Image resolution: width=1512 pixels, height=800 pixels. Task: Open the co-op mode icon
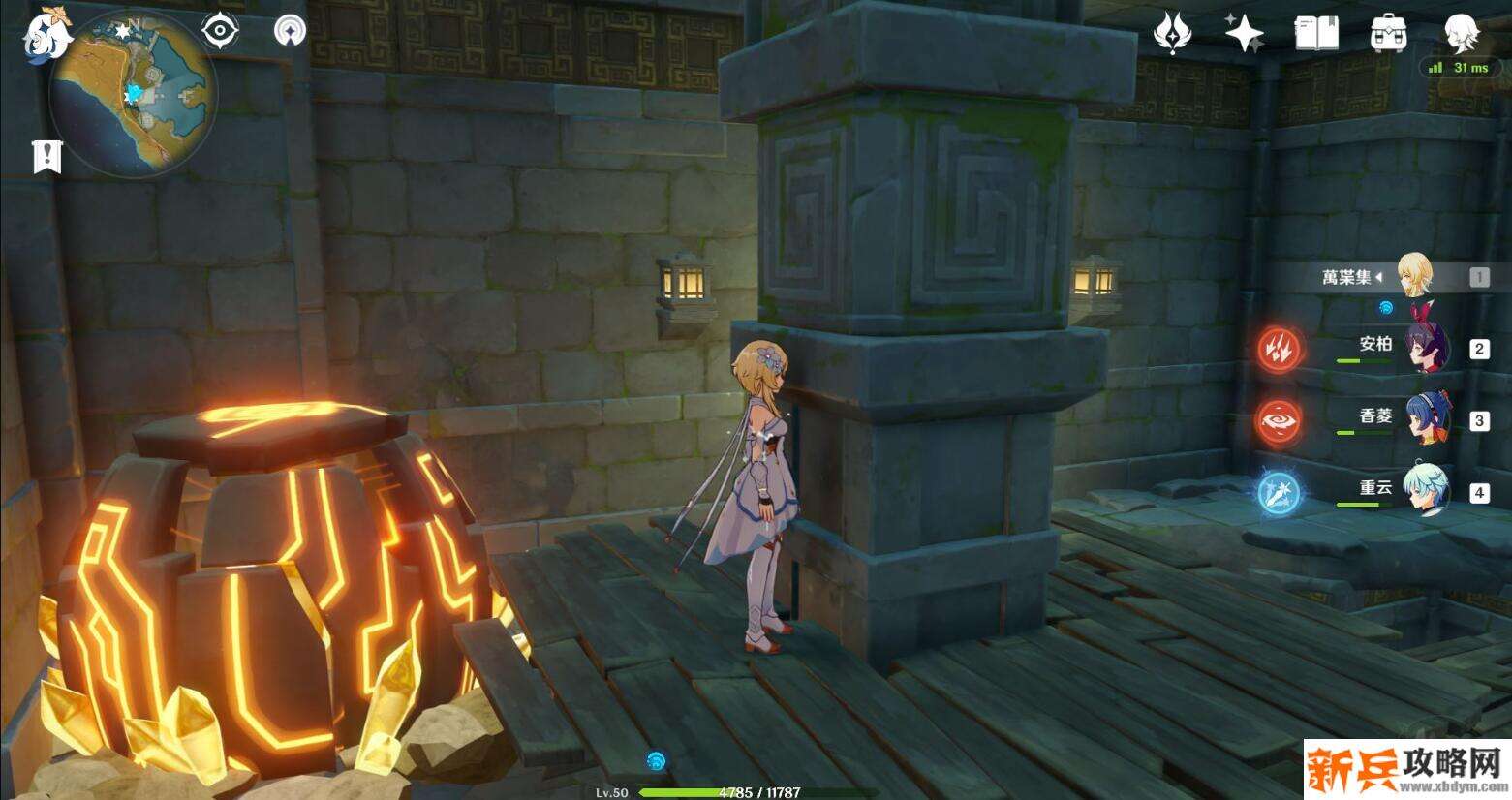[x=290, y=30]
